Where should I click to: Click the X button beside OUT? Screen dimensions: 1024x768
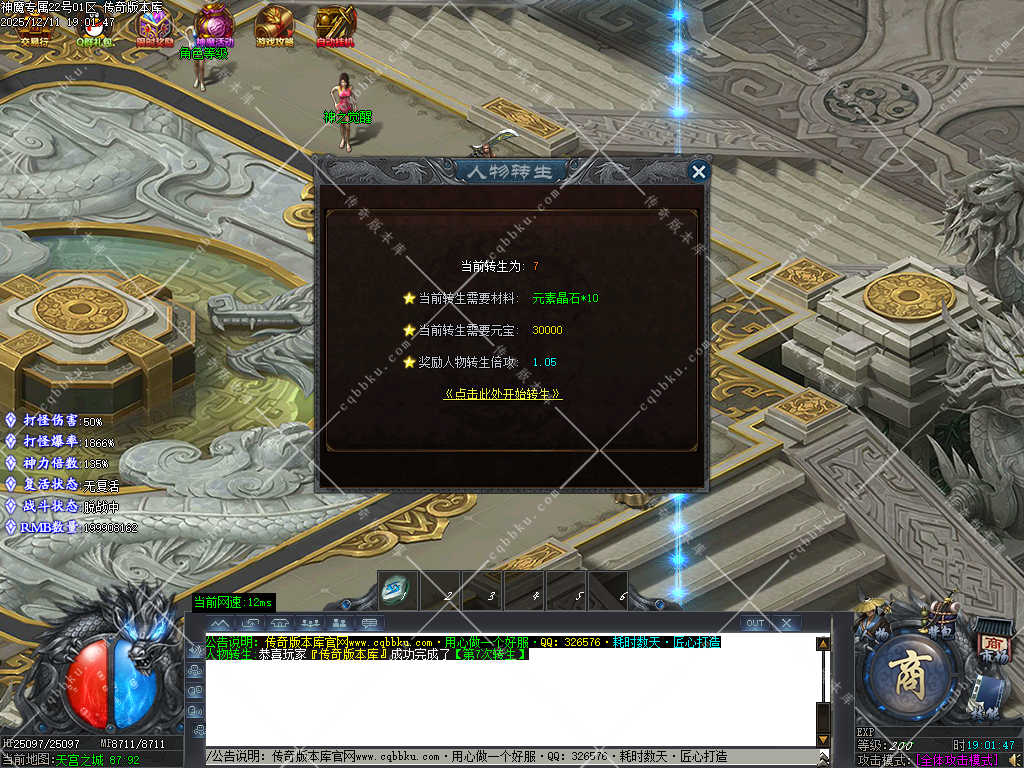tap(786, 623)
